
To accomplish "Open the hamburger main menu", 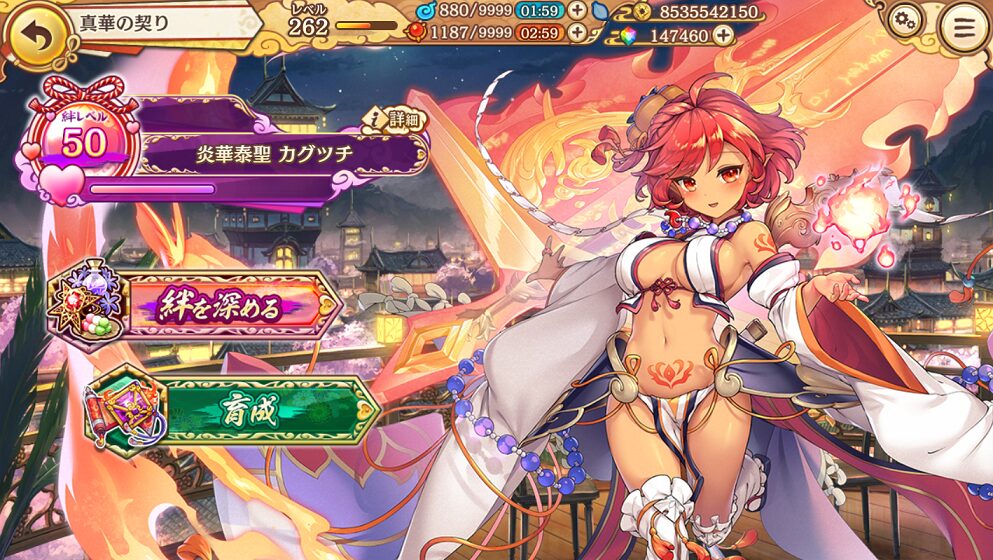I will pyautogui.click(x=963, y=27).
